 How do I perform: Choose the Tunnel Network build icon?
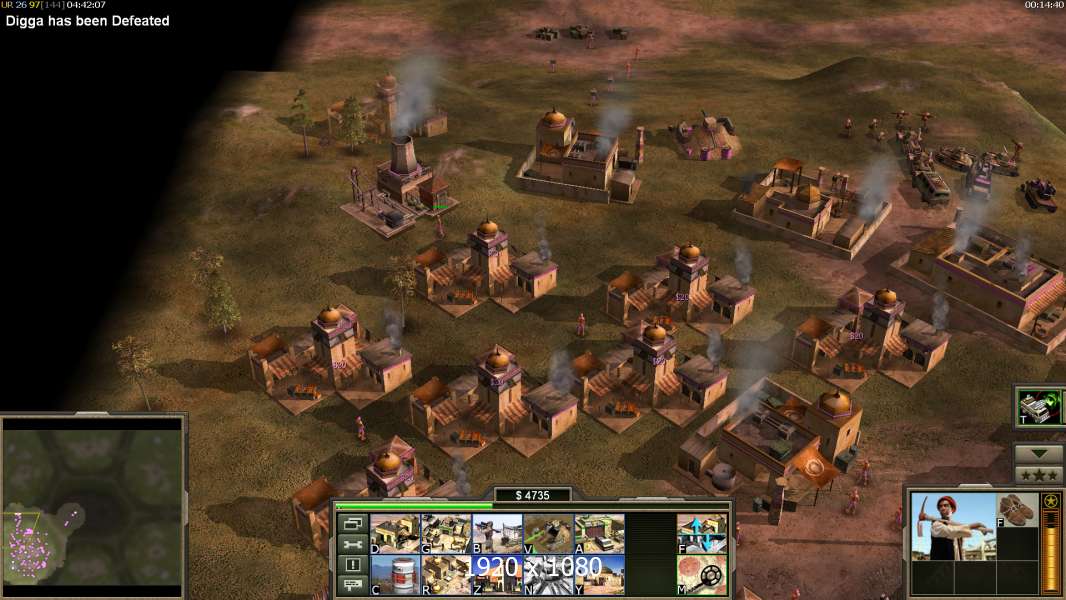pyautogui.click(x=548, y=533)
